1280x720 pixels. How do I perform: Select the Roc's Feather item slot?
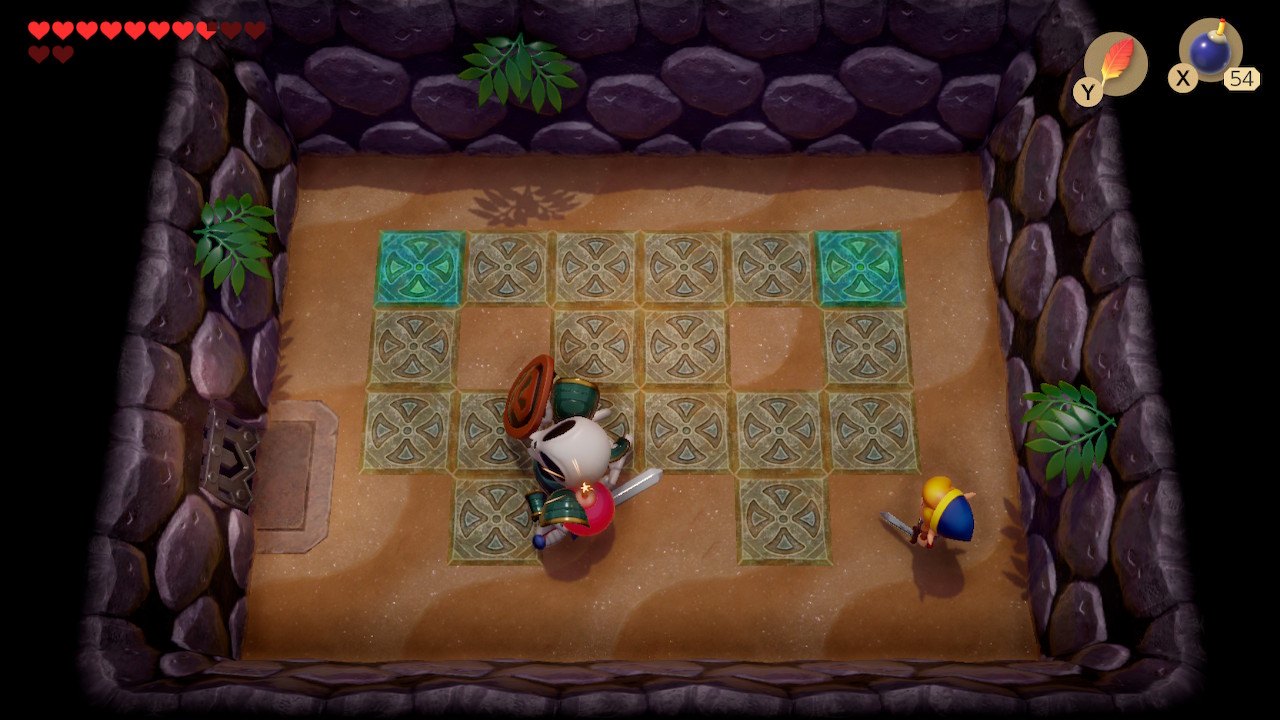pyautogui.click(x=1115, y=65)
